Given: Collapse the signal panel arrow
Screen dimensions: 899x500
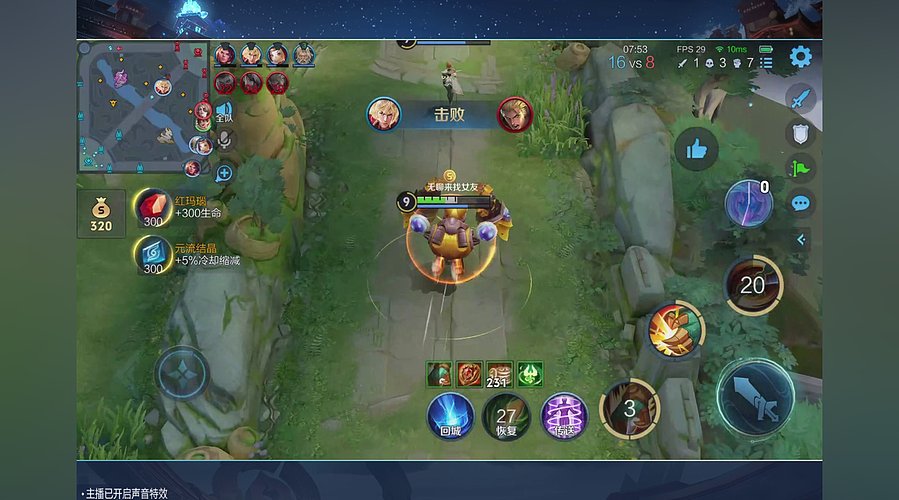Looking at the screenshot, I should click(x=801, y=239).
